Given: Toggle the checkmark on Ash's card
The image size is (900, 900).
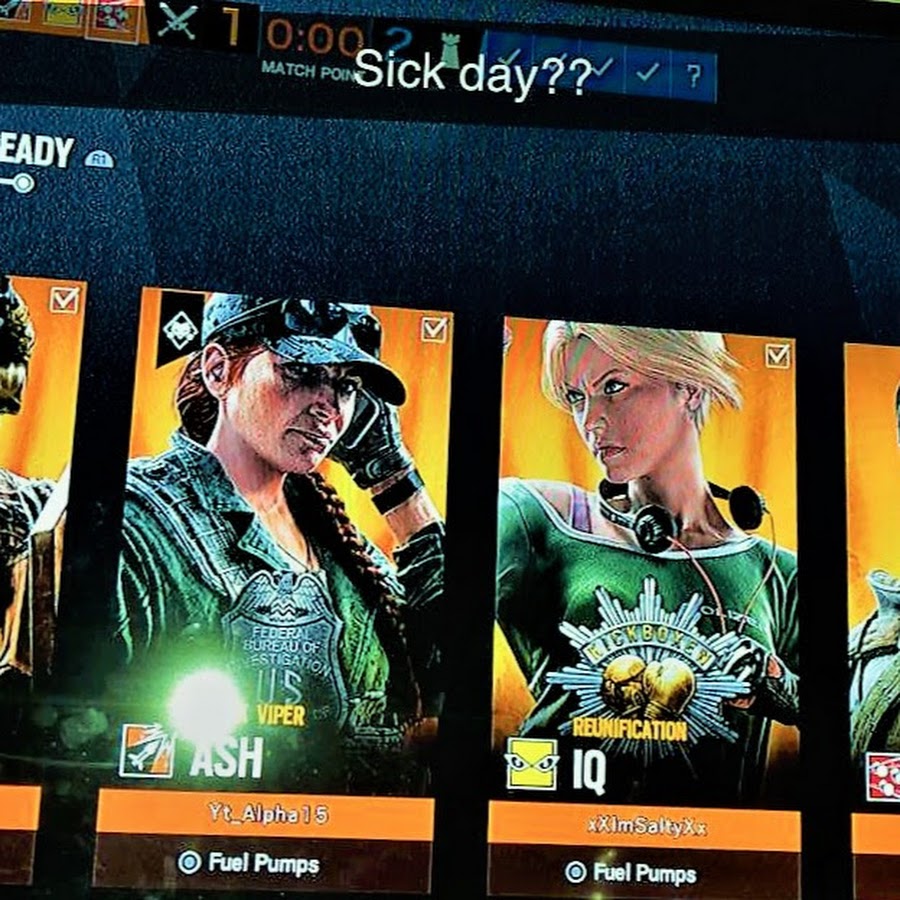Looking at the screenshot, I should [434, 329].
